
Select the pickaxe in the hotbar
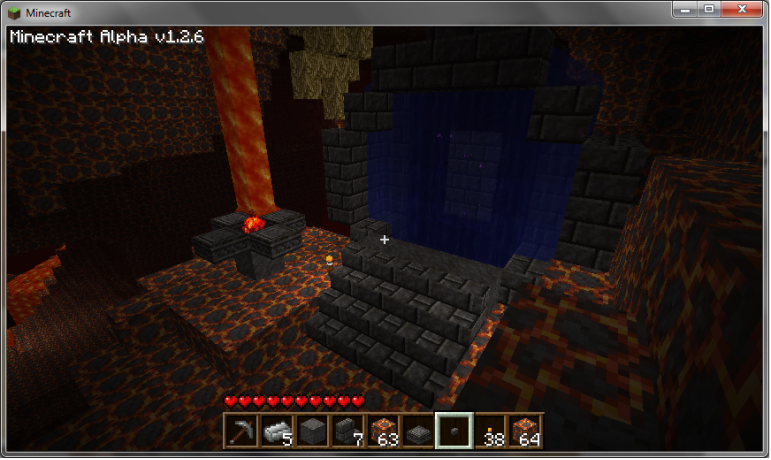[x=239, y=430]
